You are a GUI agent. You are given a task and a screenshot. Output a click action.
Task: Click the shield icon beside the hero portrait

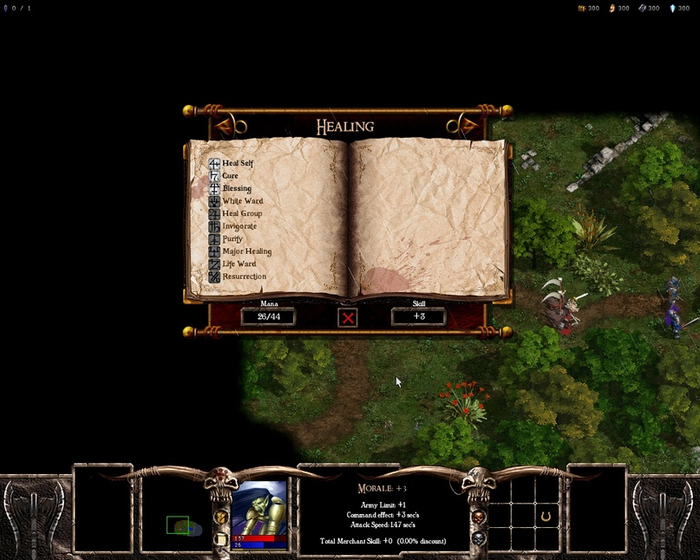221,516
